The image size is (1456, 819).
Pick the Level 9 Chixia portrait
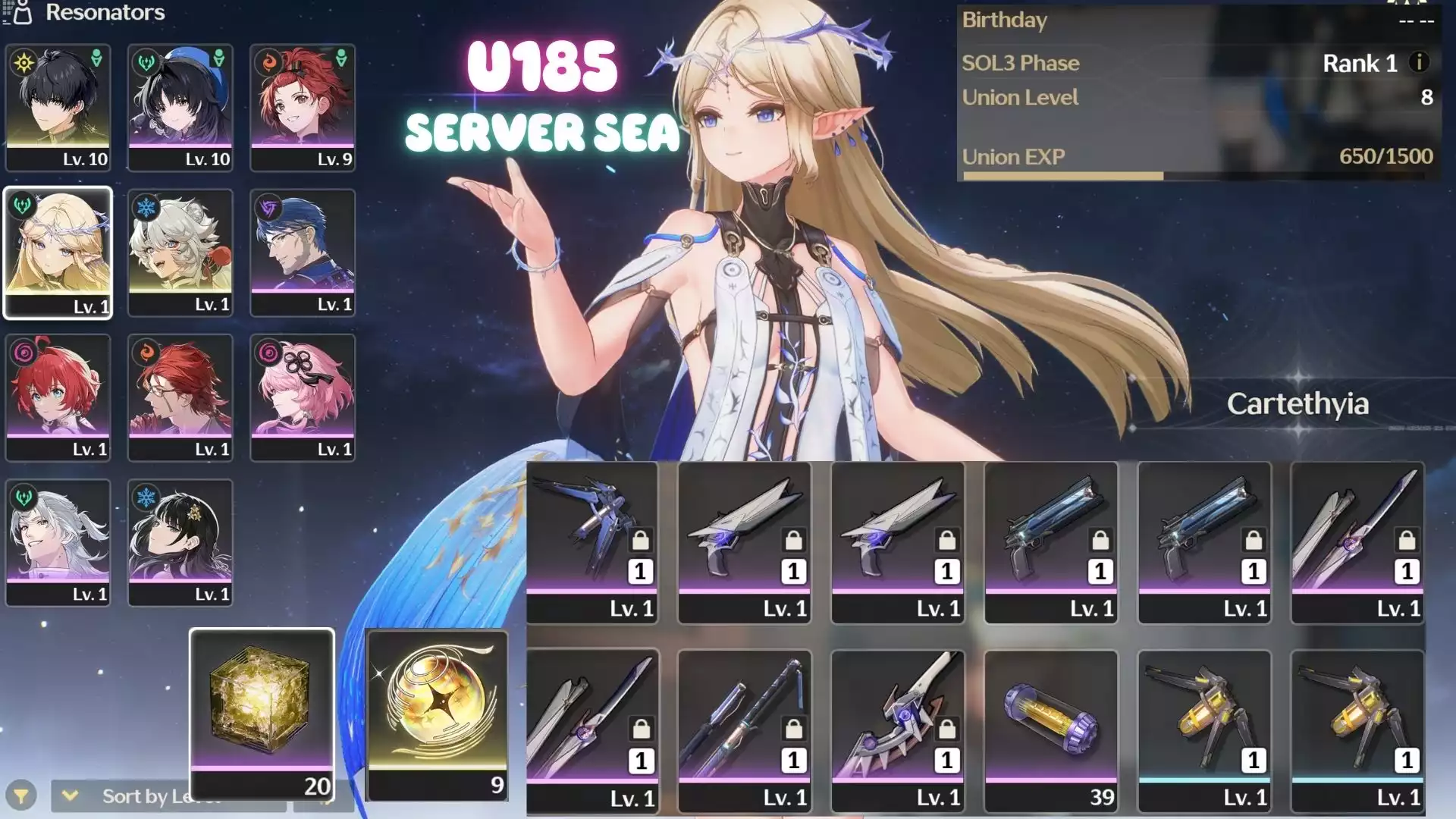(303, 107)
